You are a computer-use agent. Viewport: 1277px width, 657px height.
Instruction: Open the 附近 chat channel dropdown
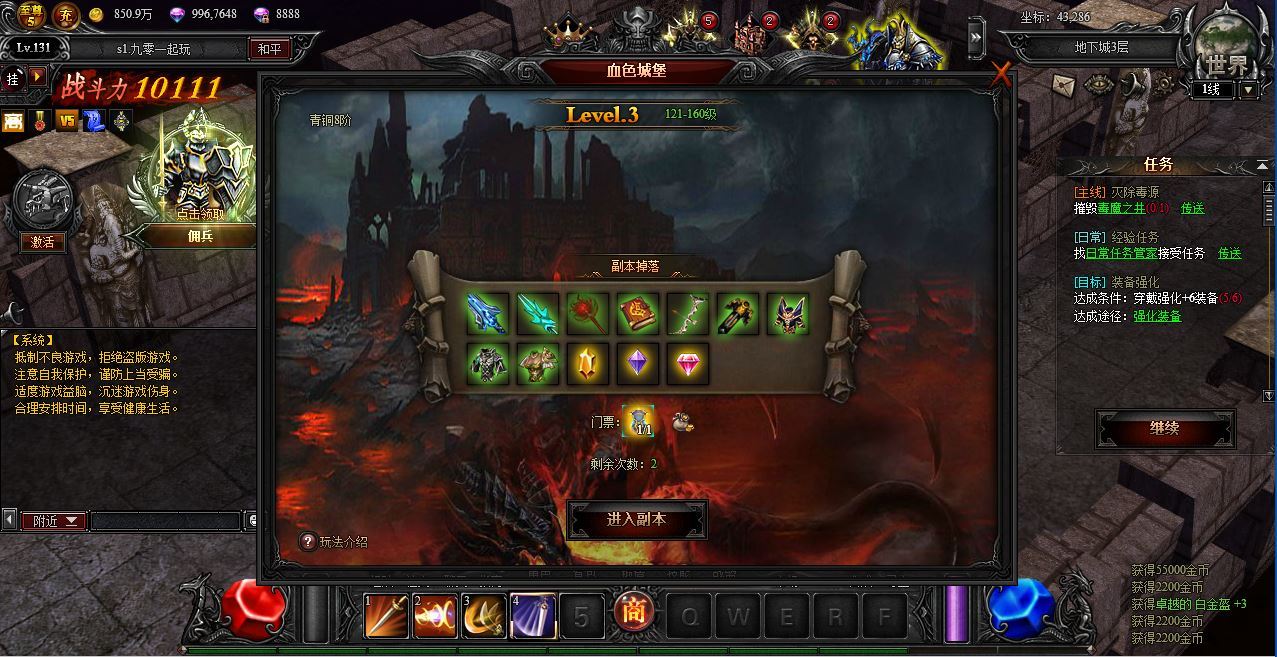click(x=56, y=521)
